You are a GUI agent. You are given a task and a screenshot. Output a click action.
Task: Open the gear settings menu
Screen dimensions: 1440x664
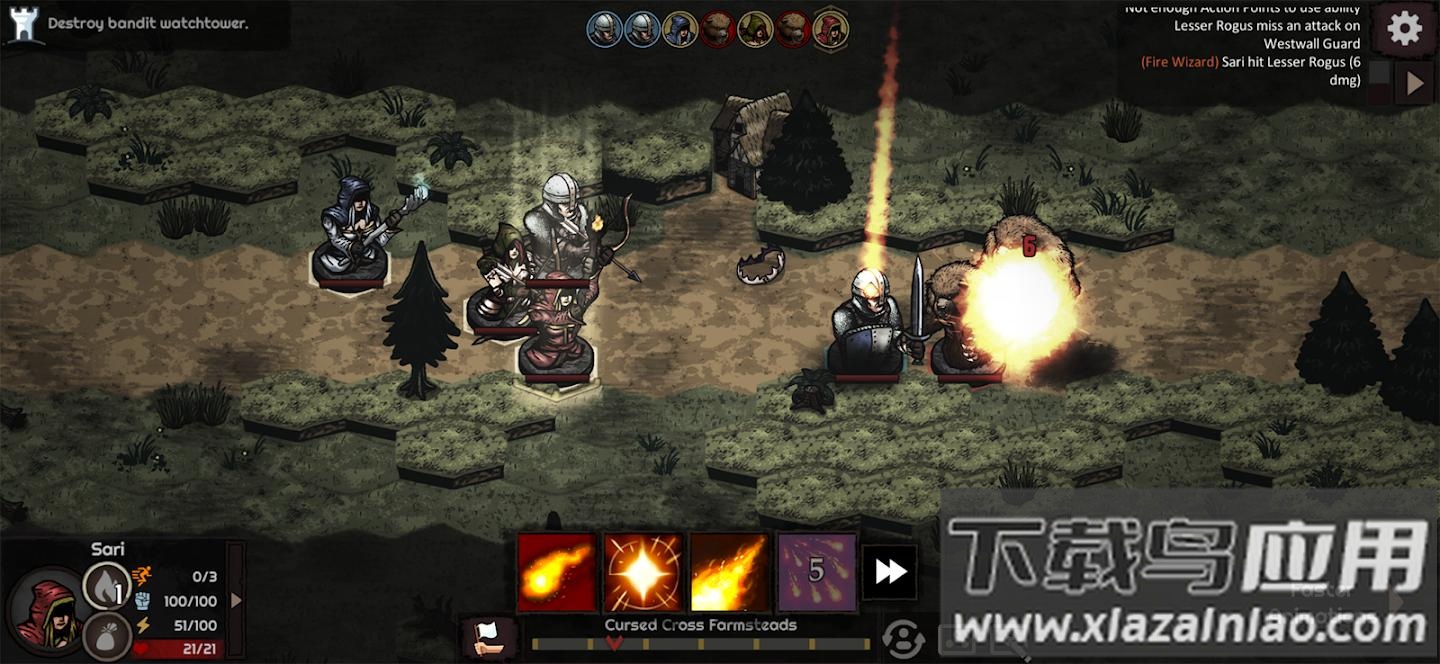point(1404,29)
